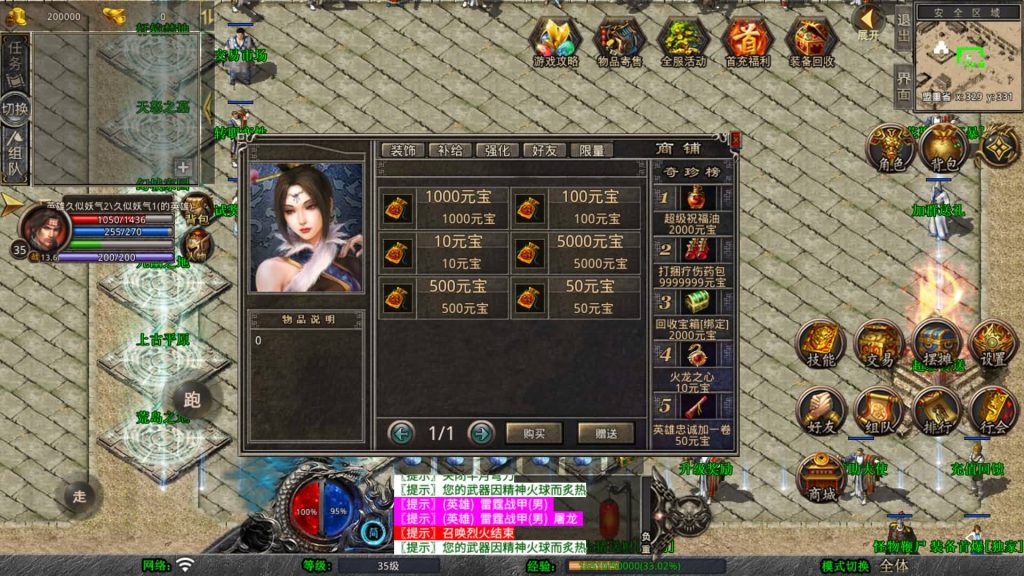
Task: Open the 补给 shop category
Action: click(x=450, y=150)
